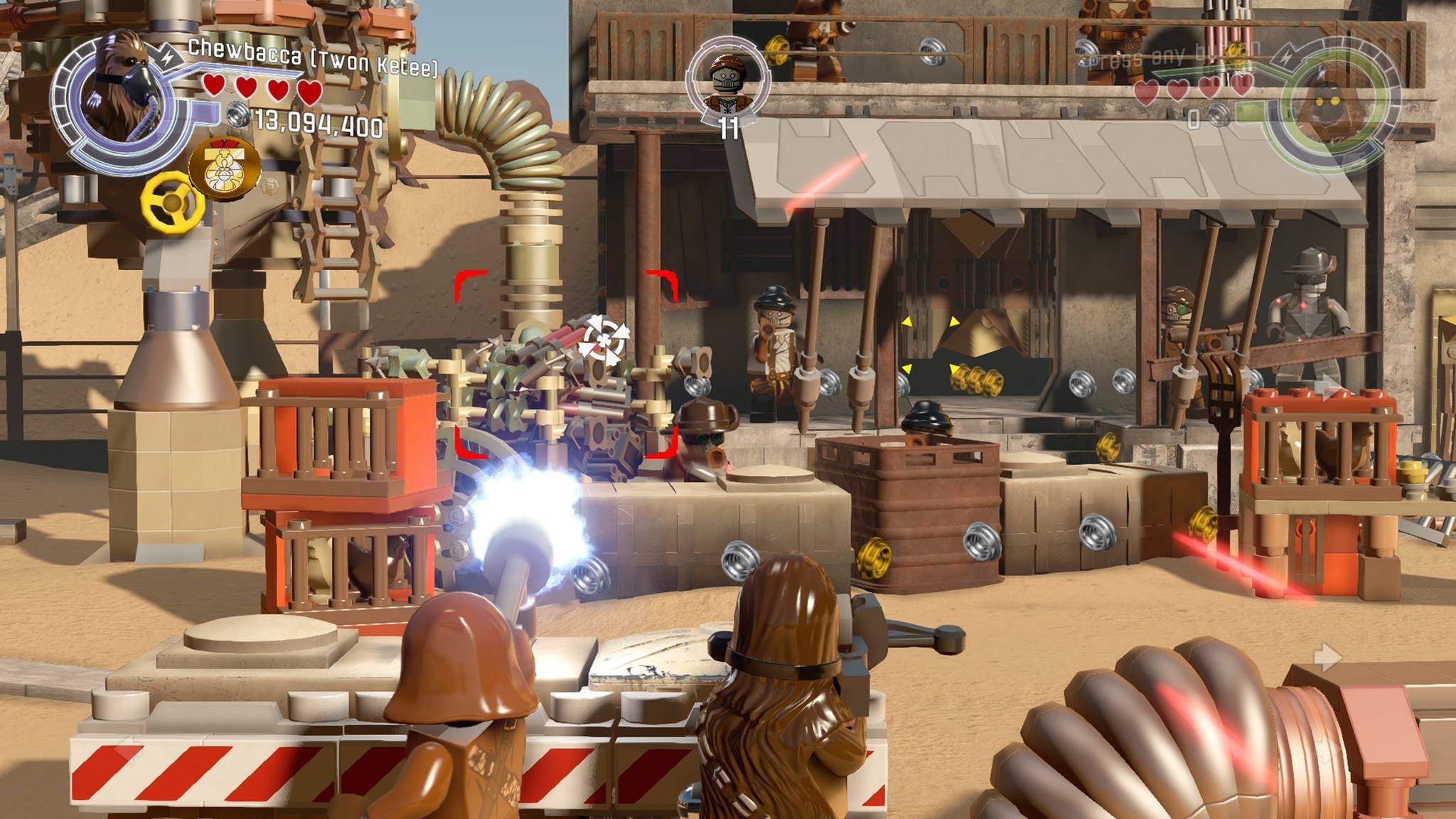
Task: Click the yellow valve wheel icon
Action: tap(173, 202)
